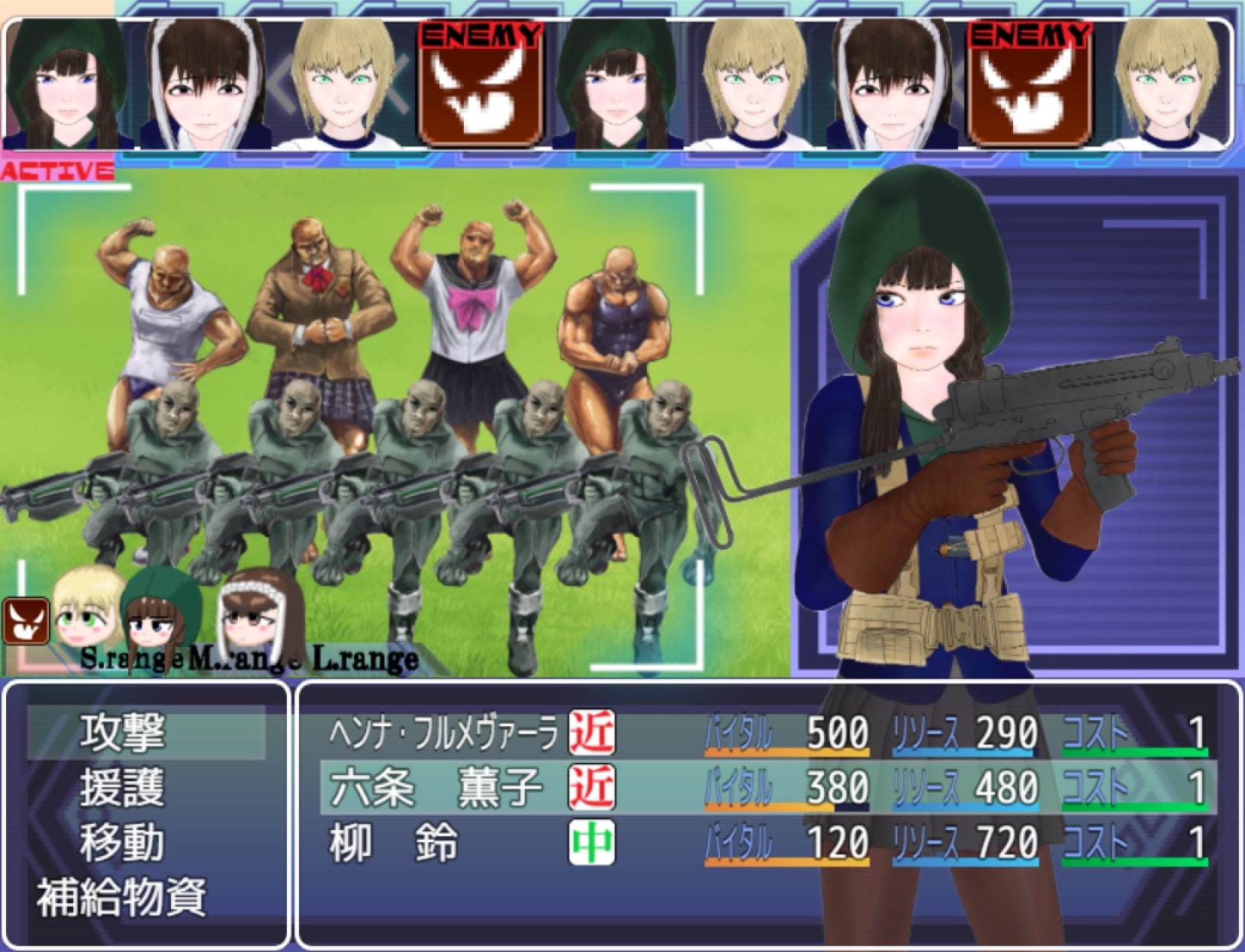Select the 攻撃 attack command
This screenshot has width=1245, height=952.
[x=122, y=732]
